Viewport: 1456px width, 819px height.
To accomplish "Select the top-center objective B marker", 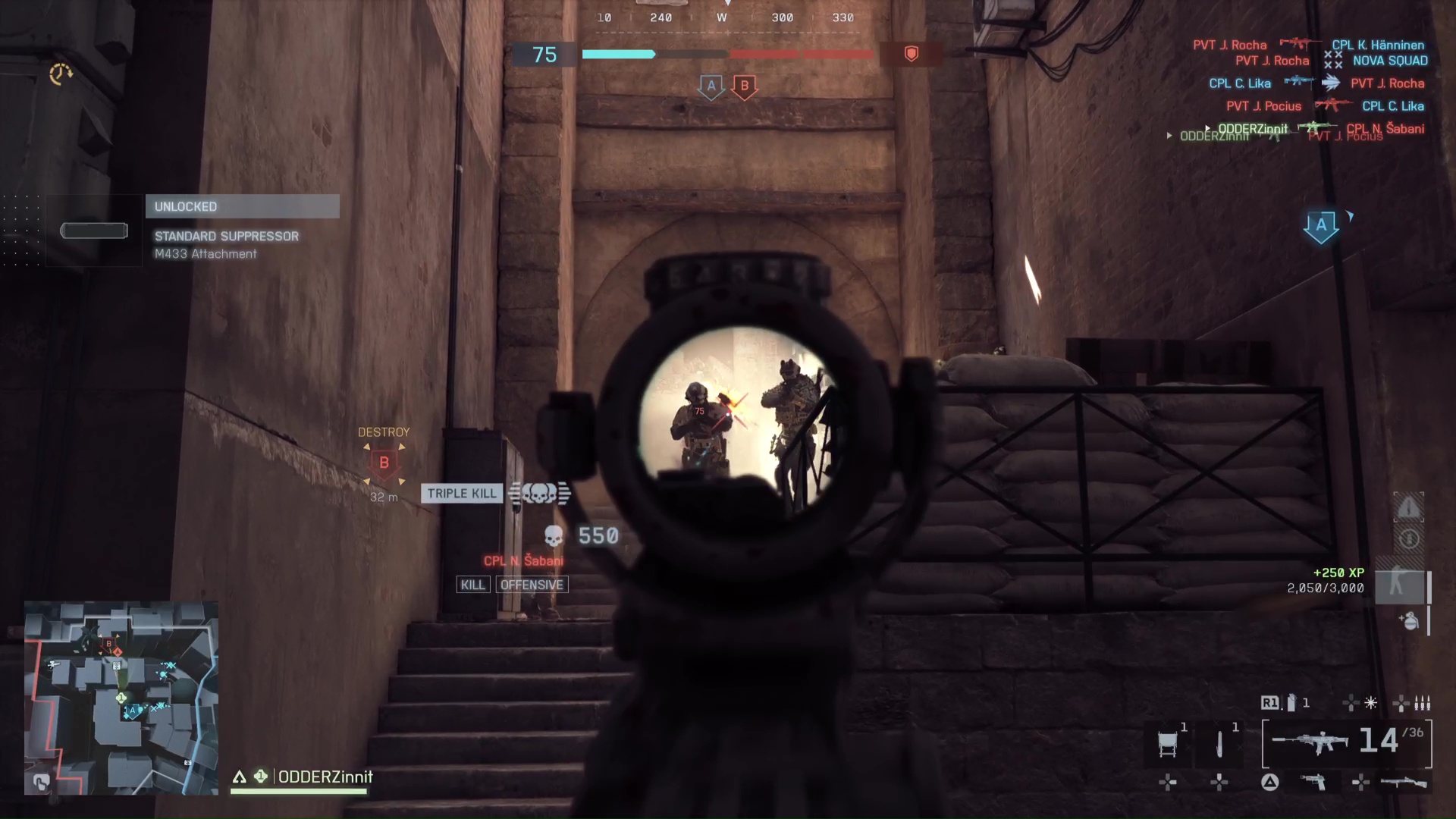I will click(x=744, y=86).
